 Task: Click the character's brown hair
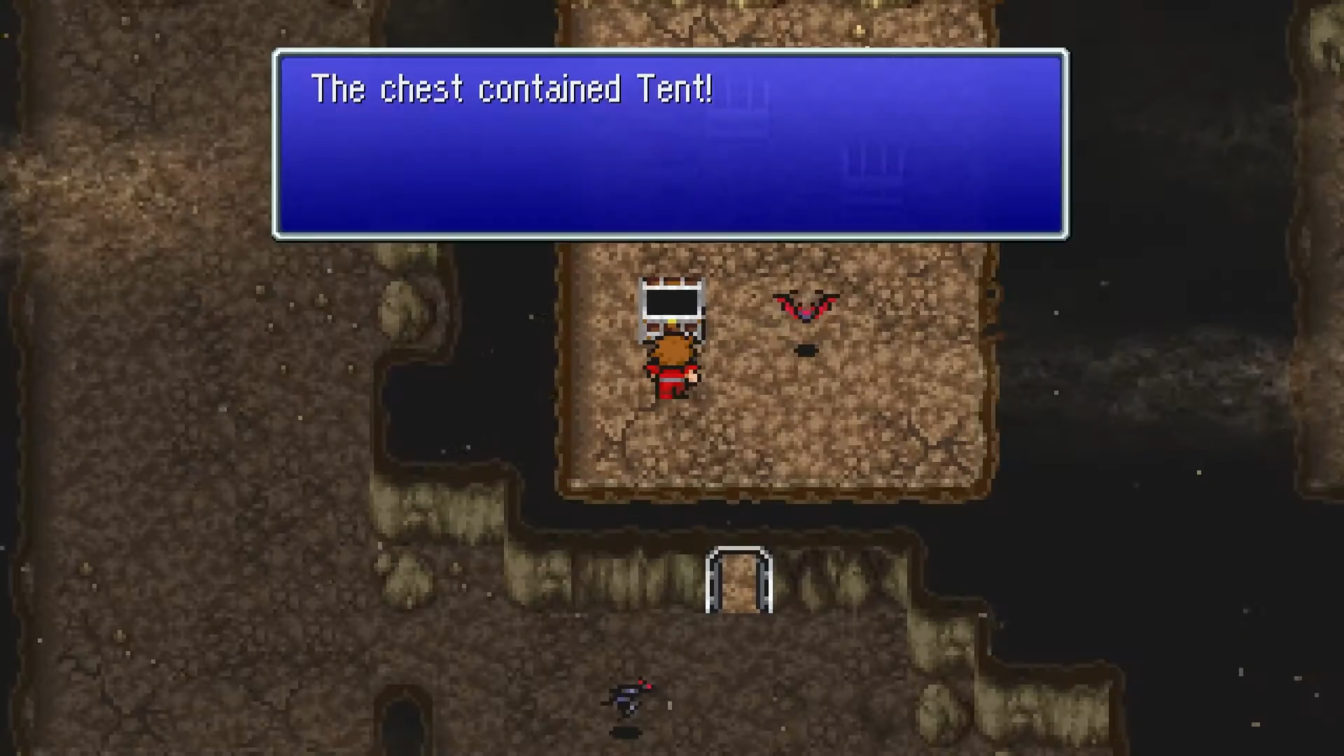(673, 349)
